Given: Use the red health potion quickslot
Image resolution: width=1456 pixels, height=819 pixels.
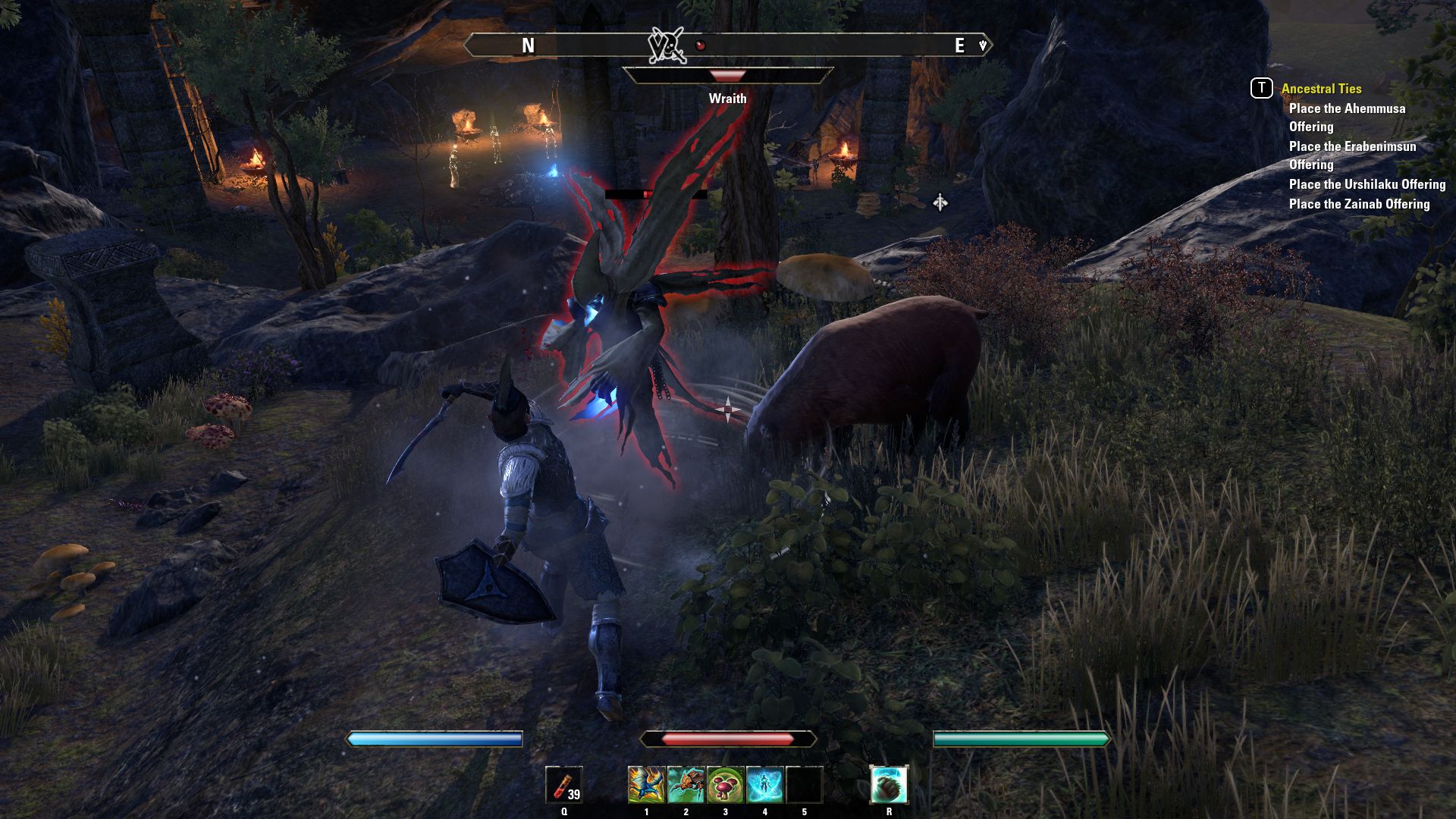Looking at the screenshot, I should tap(564, 784).
